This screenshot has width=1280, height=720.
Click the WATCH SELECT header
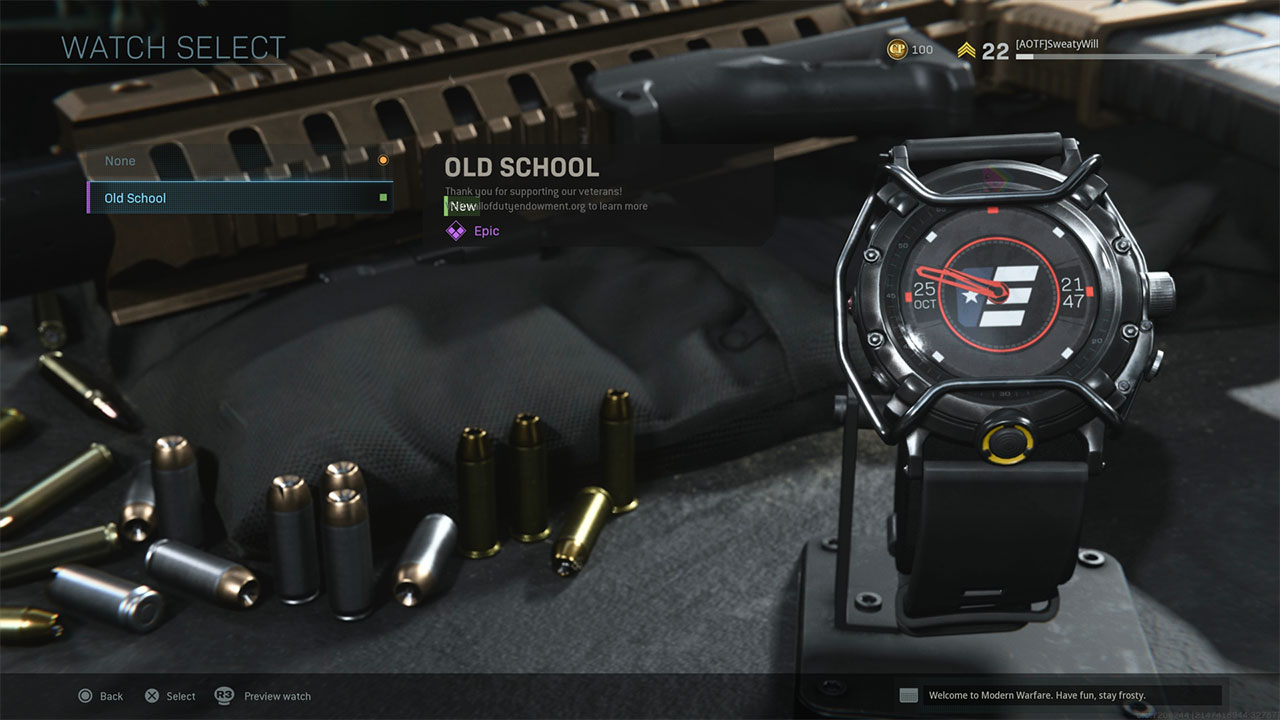tap(172, 47)
